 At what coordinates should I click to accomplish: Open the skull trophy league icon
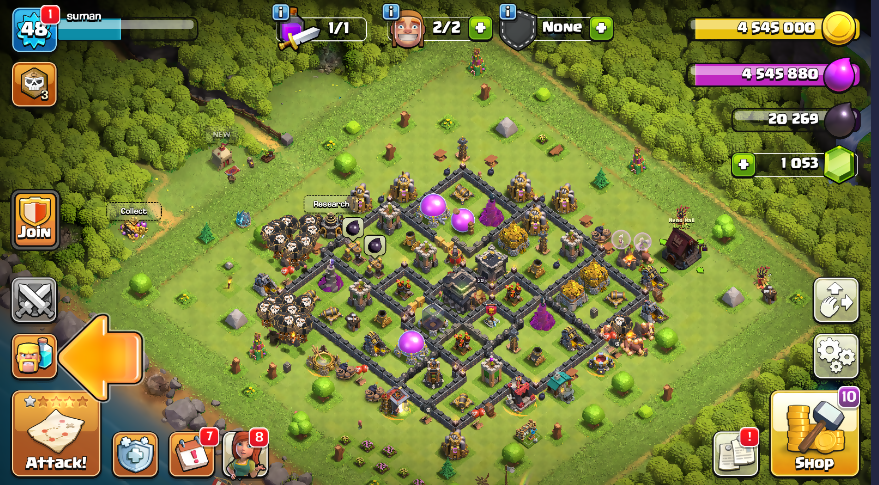pos(33,84)
